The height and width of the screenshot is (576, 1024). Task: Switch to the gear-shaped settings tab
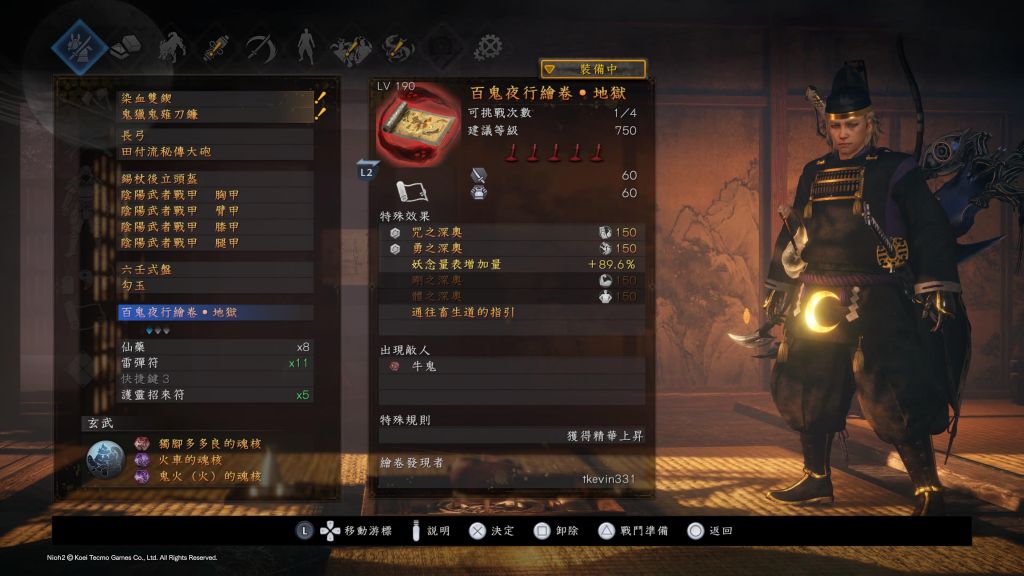487,46
